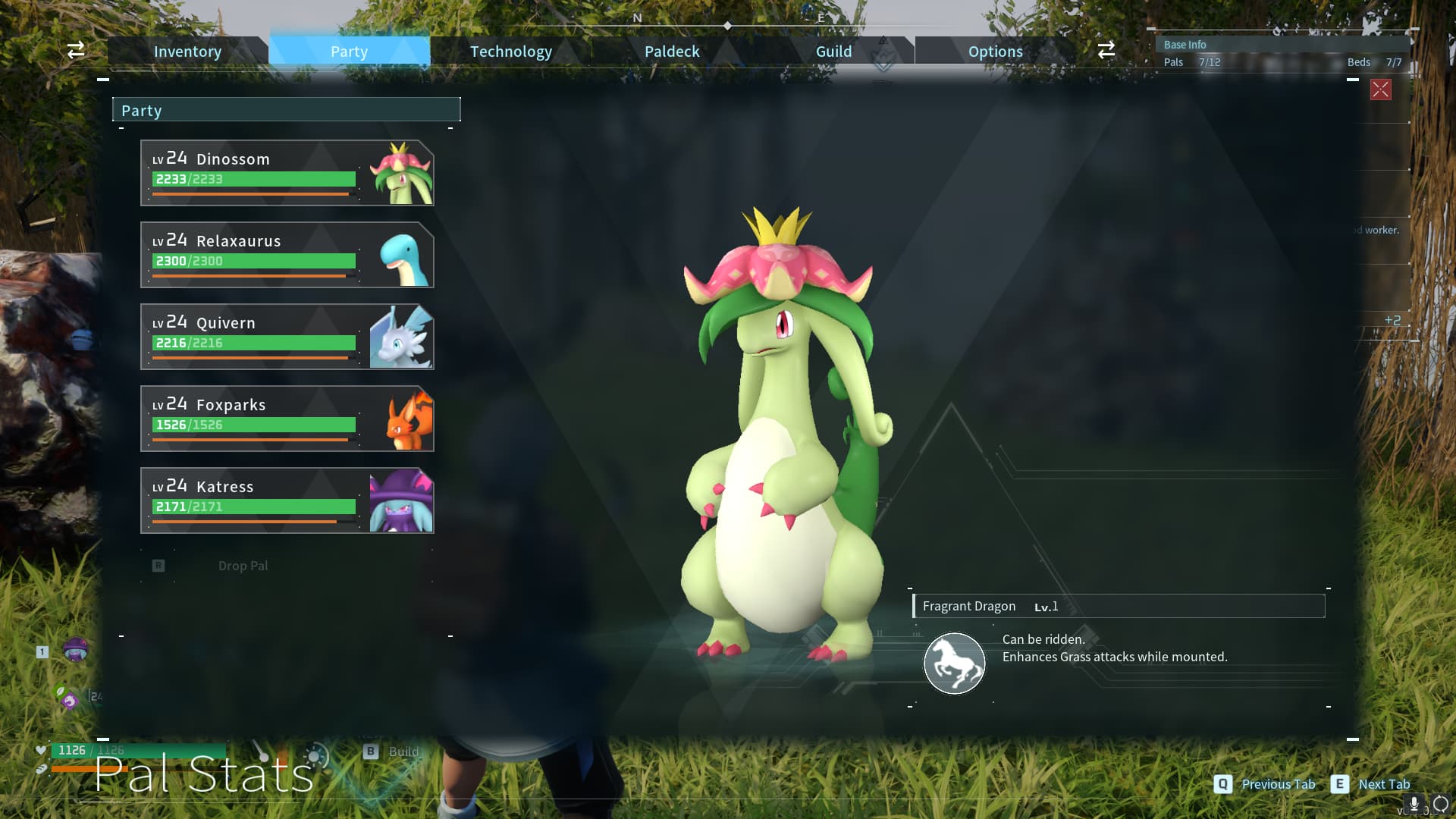Choose the Relaxaurus party slot
This screenshot has height=819, width=1456.
click(x=287, y=255)
